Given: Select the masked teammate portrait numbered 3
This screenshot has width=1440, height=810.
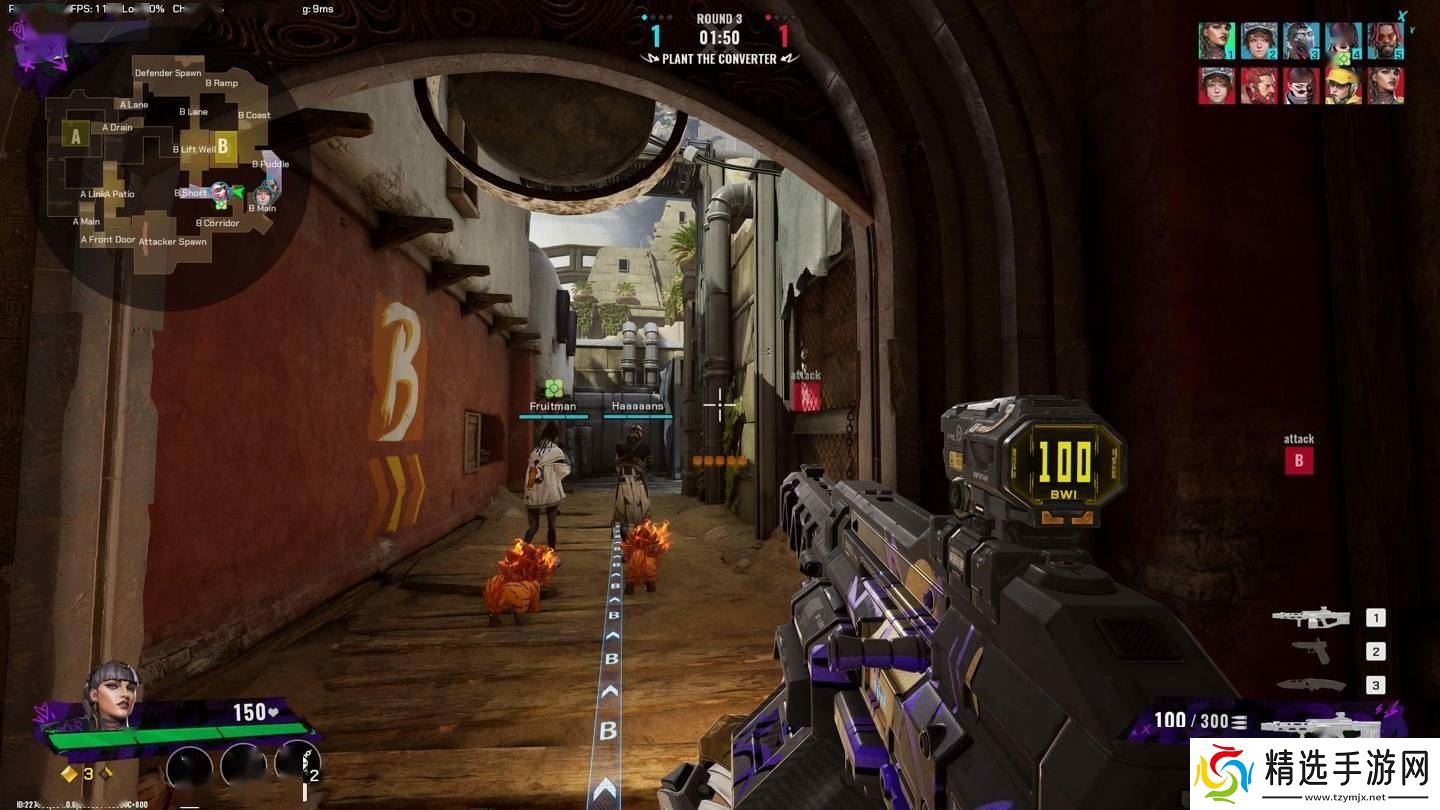Looking at the screenshot, I should pos(1301,41).
